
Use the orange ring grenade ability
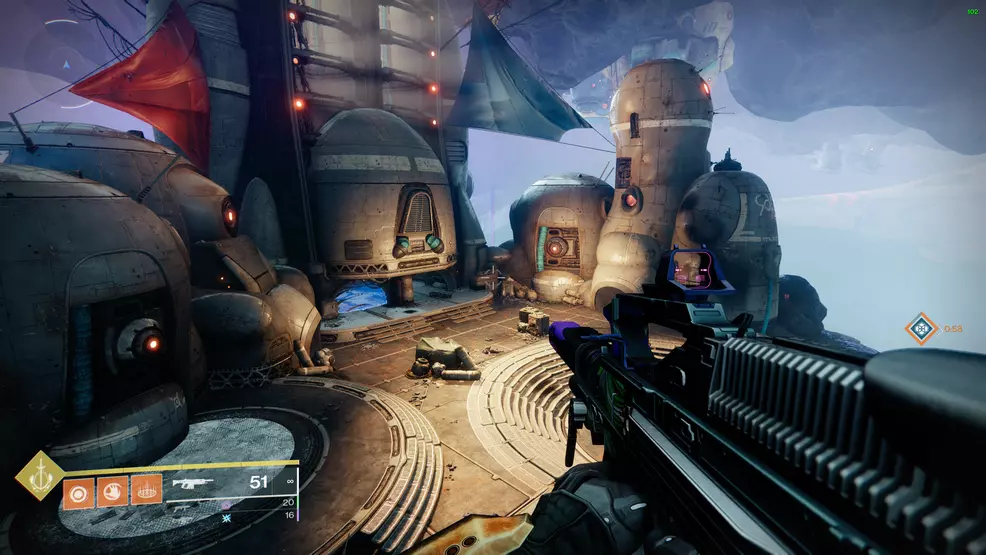(78, 491)
